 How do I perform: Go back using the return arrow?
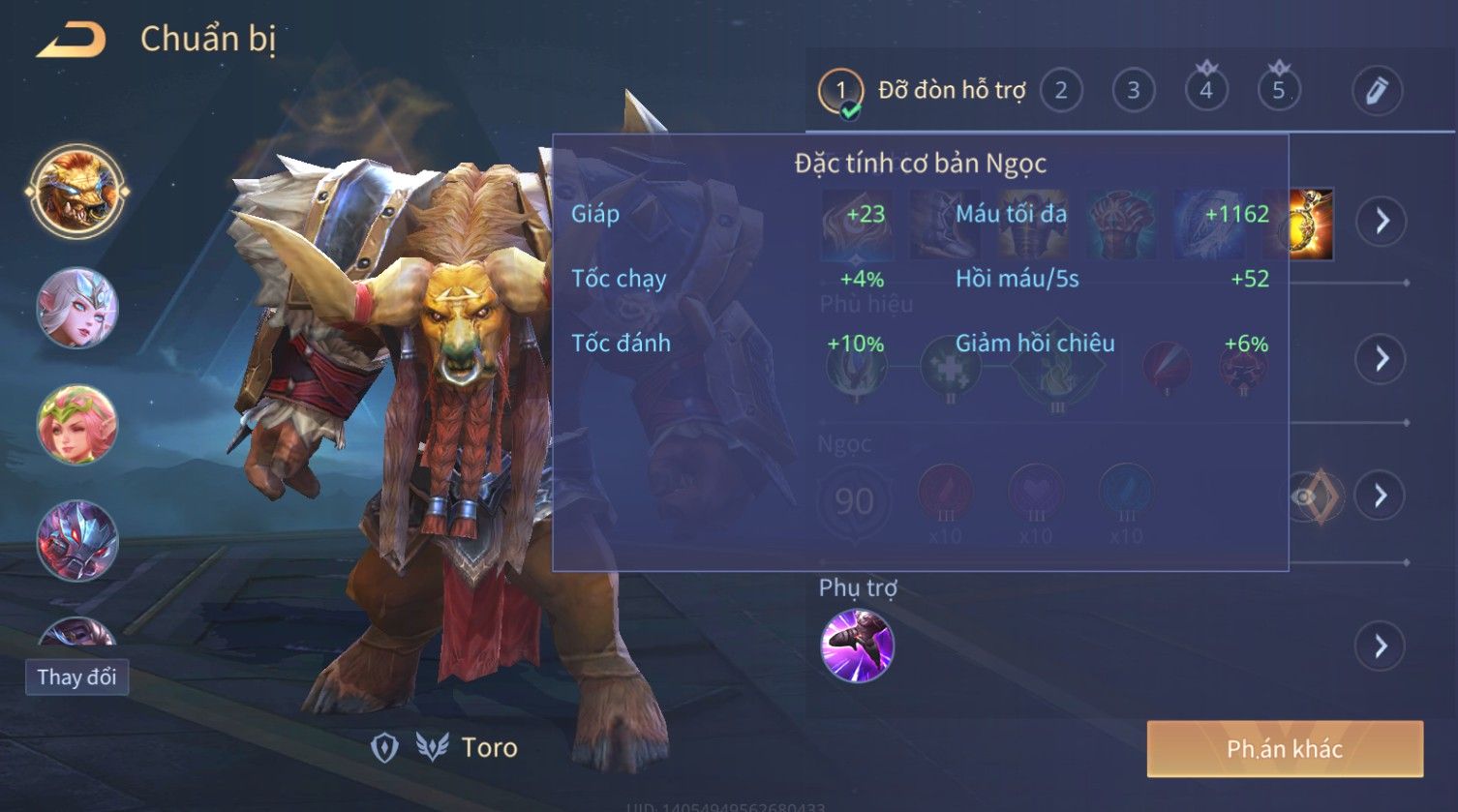72,41
